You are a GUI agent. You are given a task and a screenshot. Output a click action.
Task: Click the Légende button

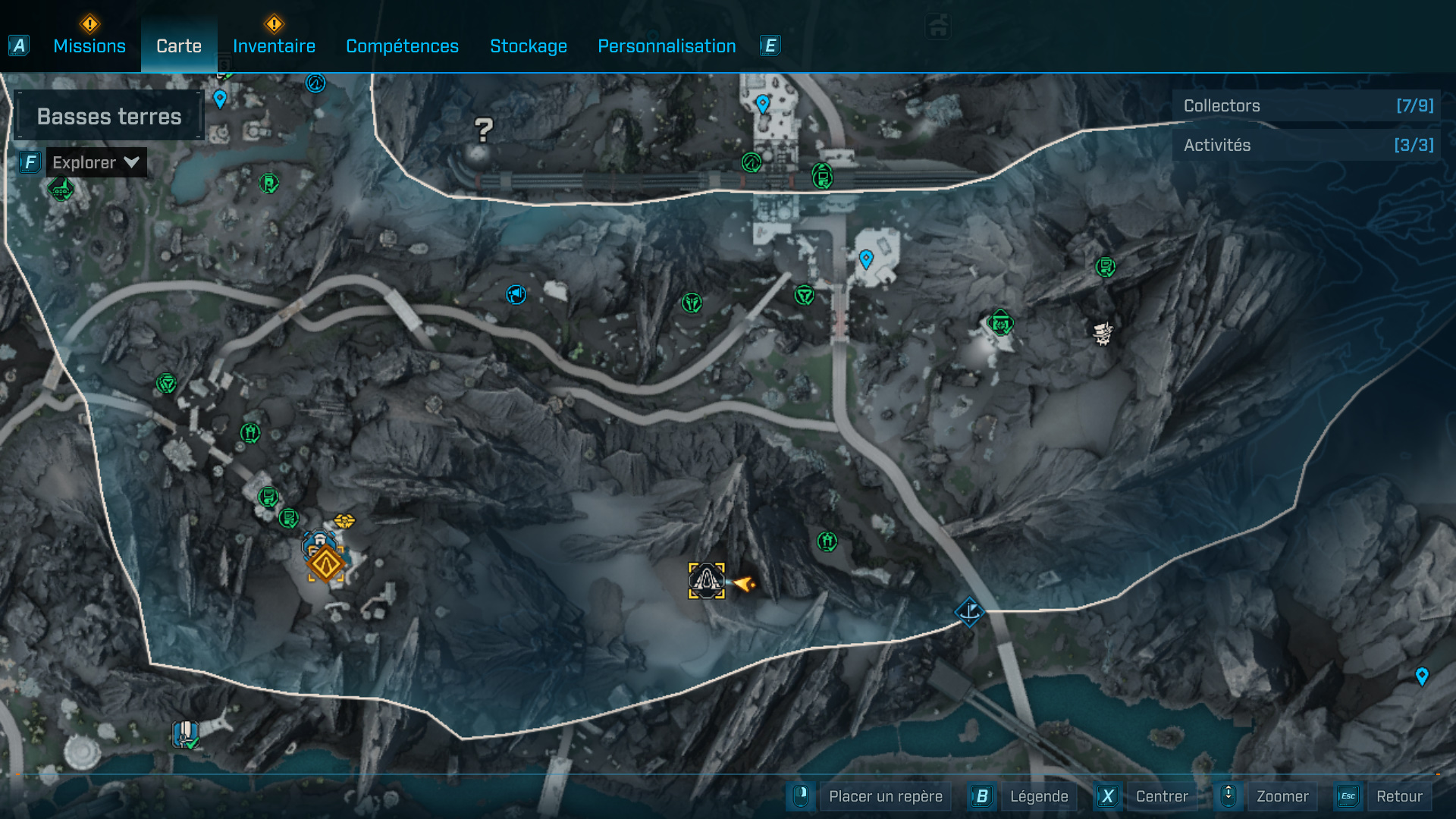(x=1040, y=796)
